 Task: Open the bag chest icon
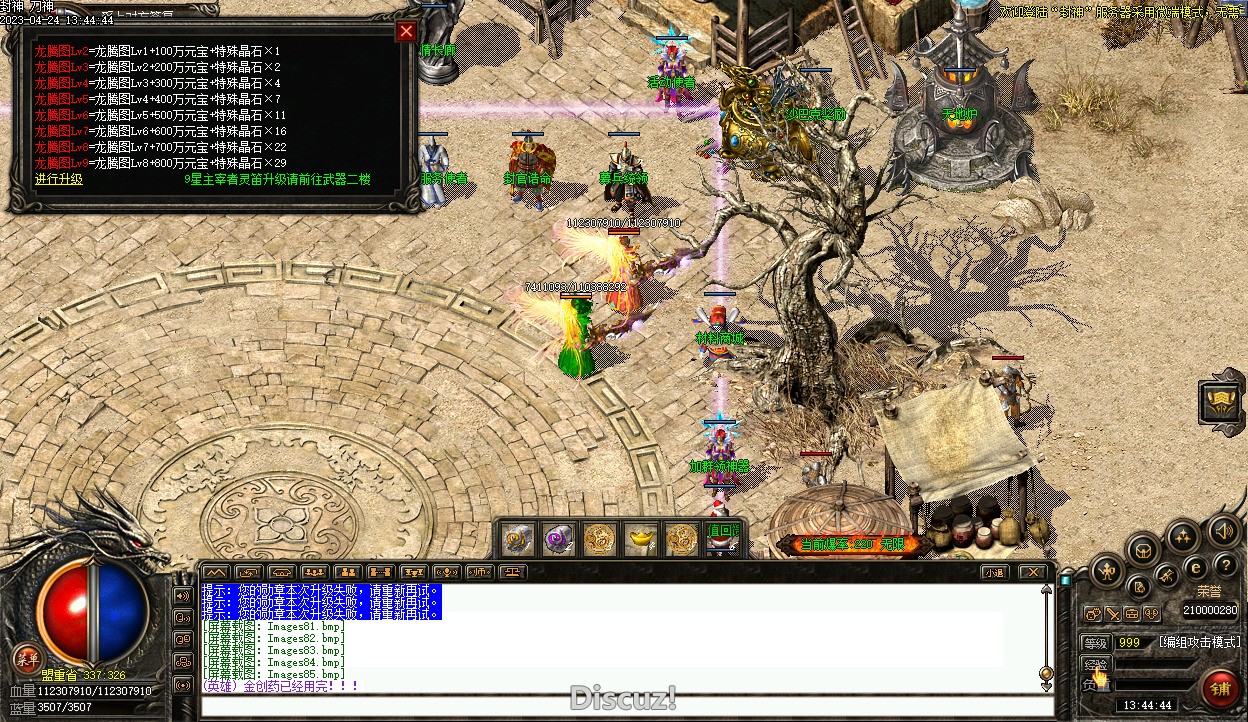[x=1141, y=547]
